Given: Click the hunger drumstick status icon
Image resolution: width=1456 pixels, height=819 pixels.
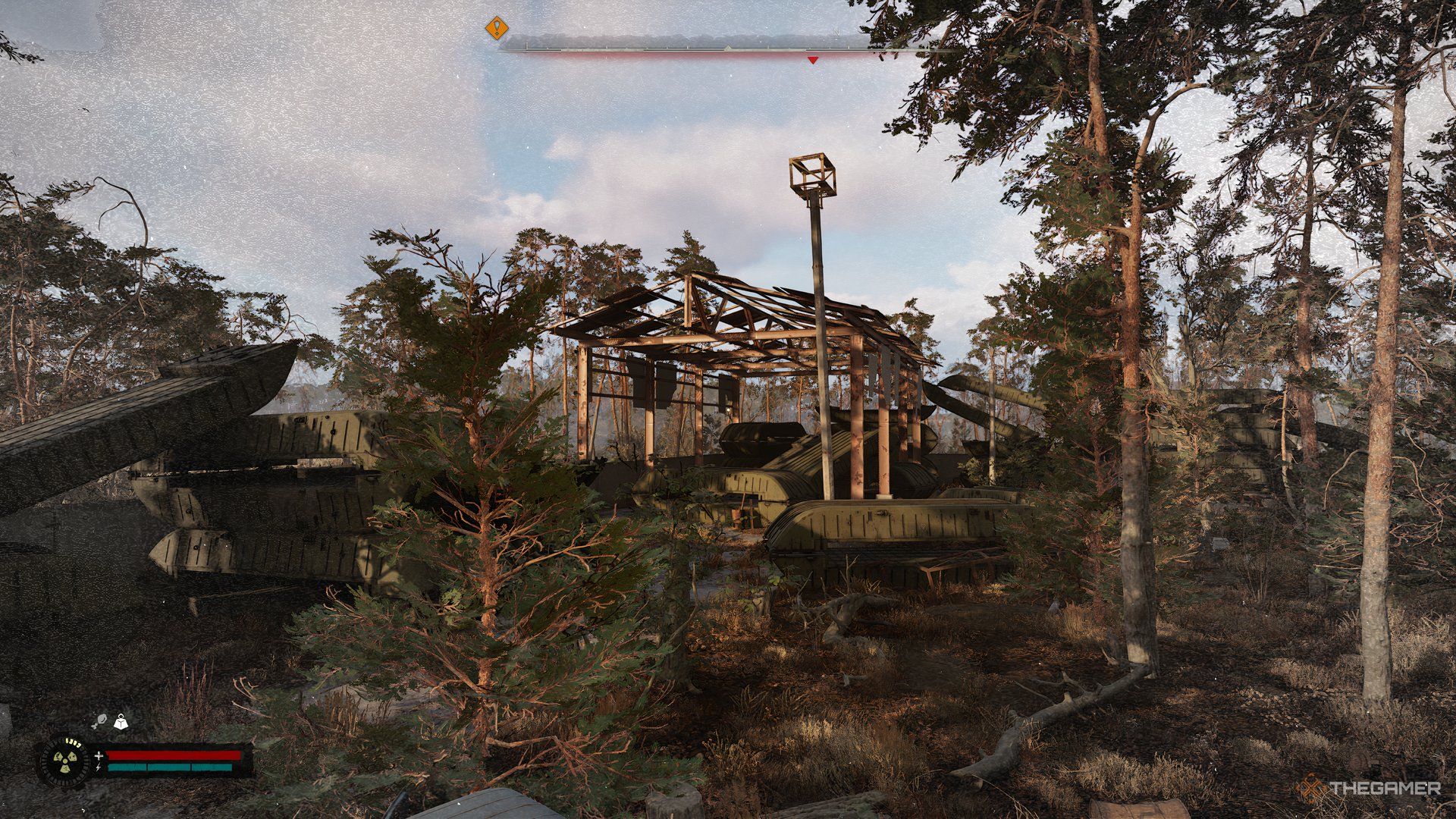Looking at the screenshot, I should click(101, 720).
